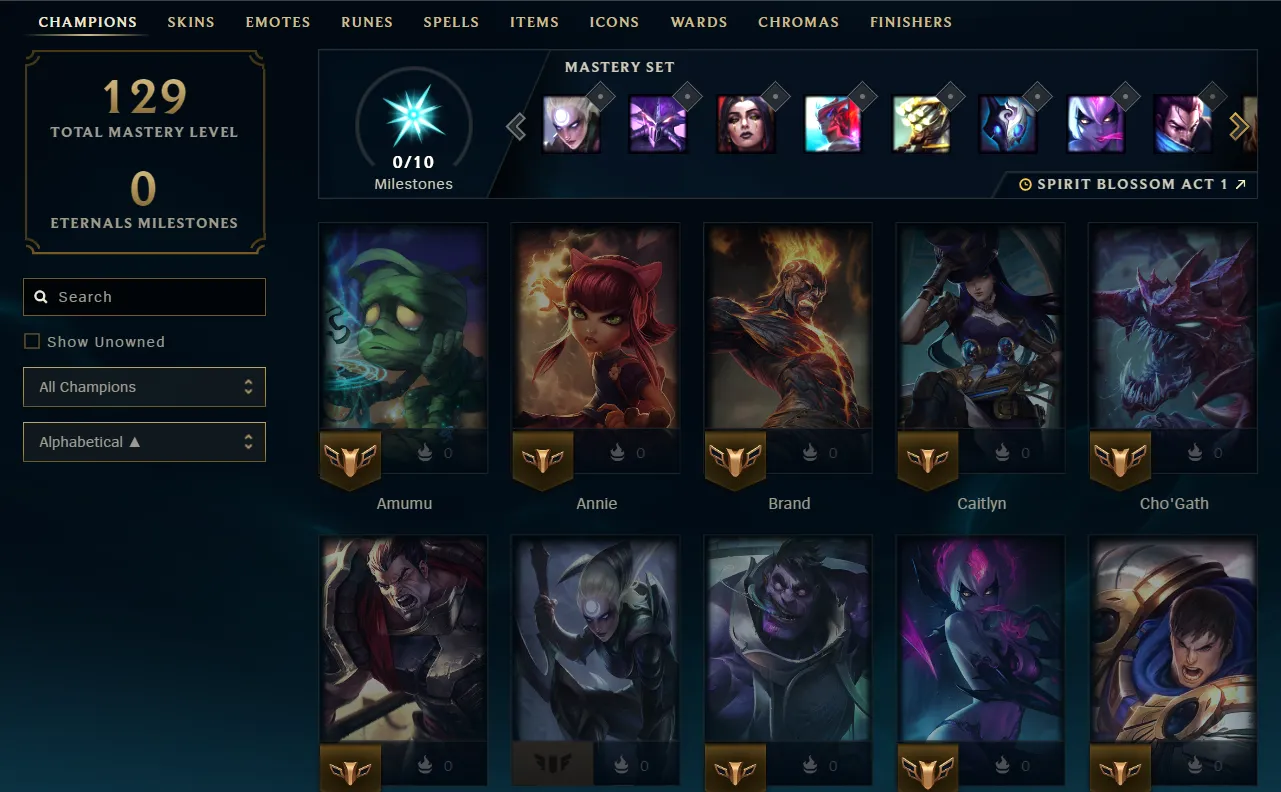Viewport: 1281px width, 792px height.
Task: Open the CHROMAS tab
Action: [798, 21]
